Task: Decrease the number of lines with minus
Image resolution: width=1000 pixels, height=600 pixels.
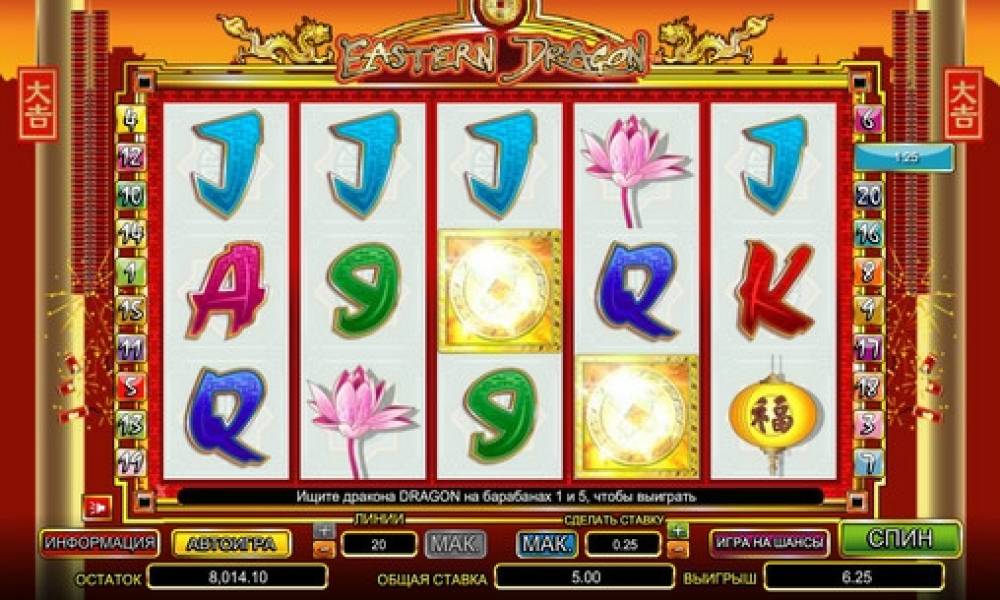Action: click(x=323, y=549)
